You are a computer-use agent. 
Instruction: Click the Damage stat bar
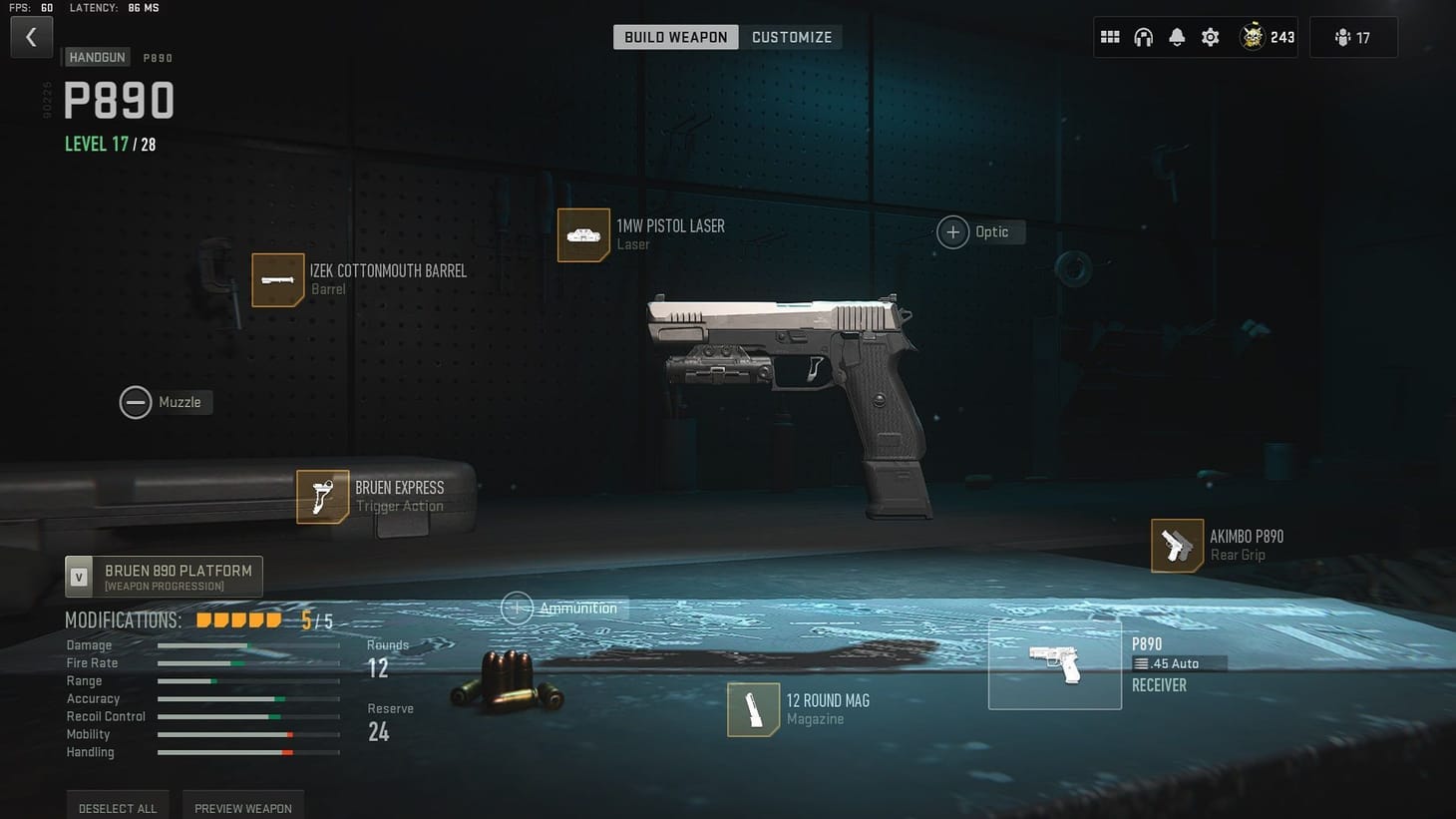pyautogui.click(x=248, y=645)
